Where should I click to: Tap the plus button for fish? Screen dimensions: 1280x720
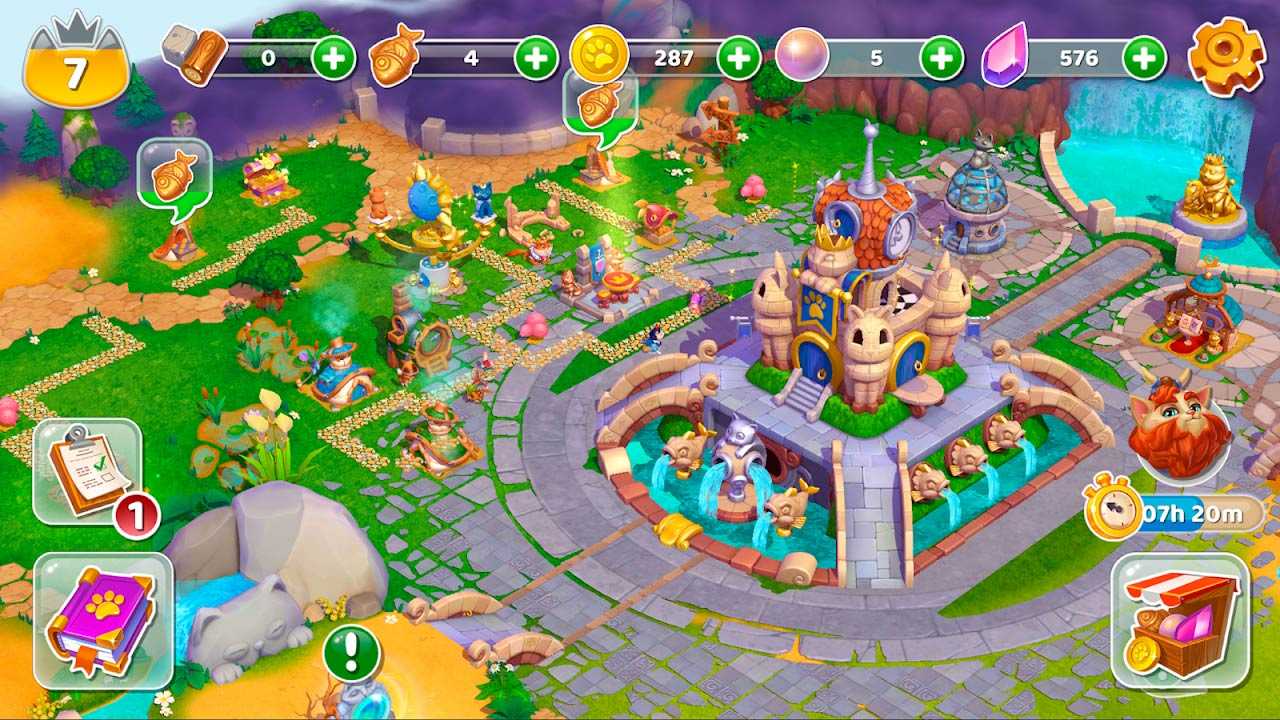536,58
